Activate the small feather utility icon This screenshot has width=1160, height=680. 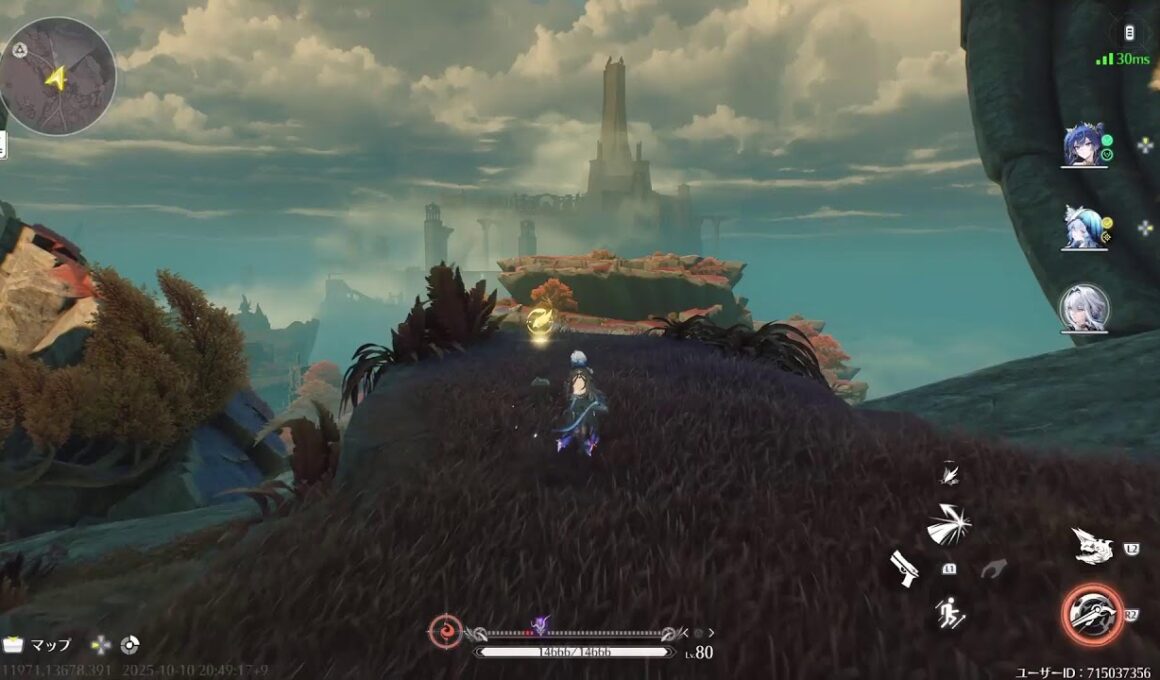(949, 474)
